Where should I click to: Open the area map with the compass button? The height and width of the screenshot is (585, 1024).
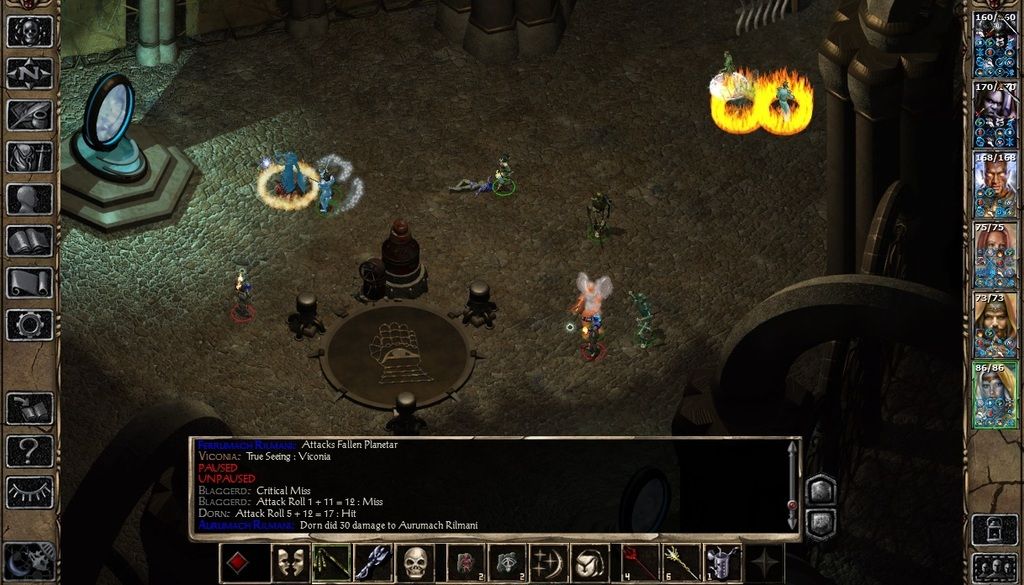(x=29, y=73)
